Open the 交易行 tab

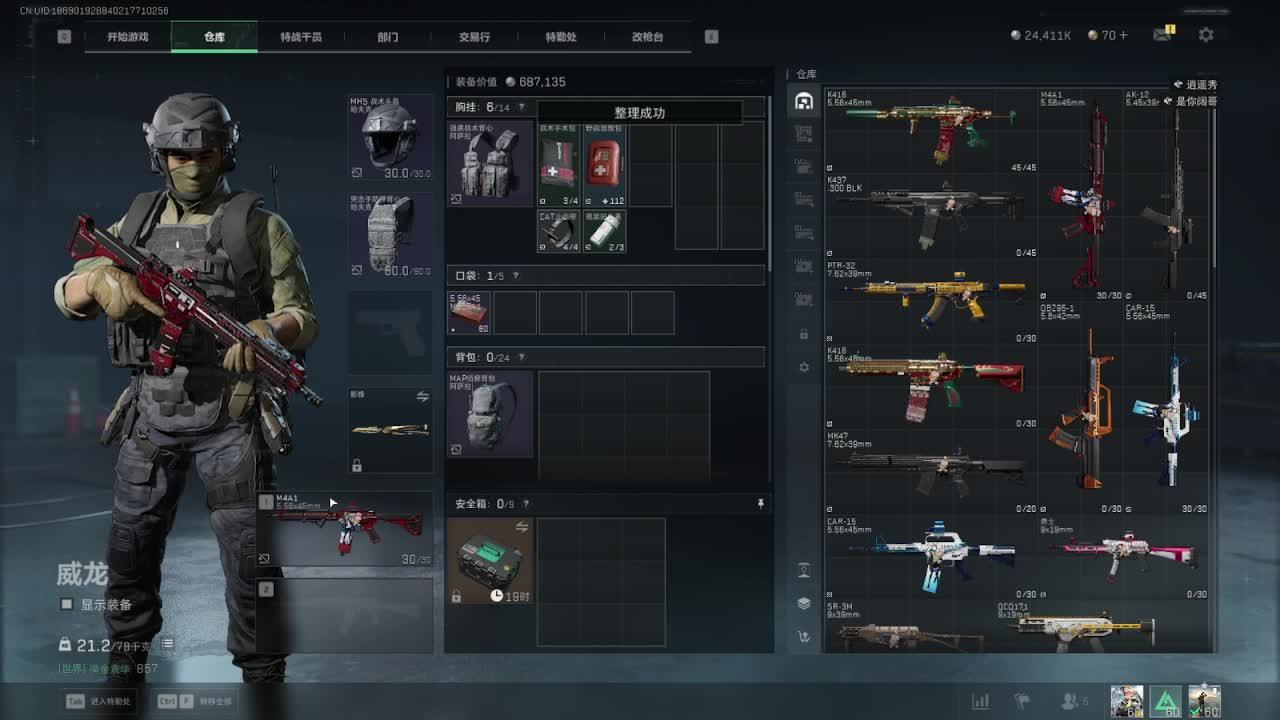point(474,37)
